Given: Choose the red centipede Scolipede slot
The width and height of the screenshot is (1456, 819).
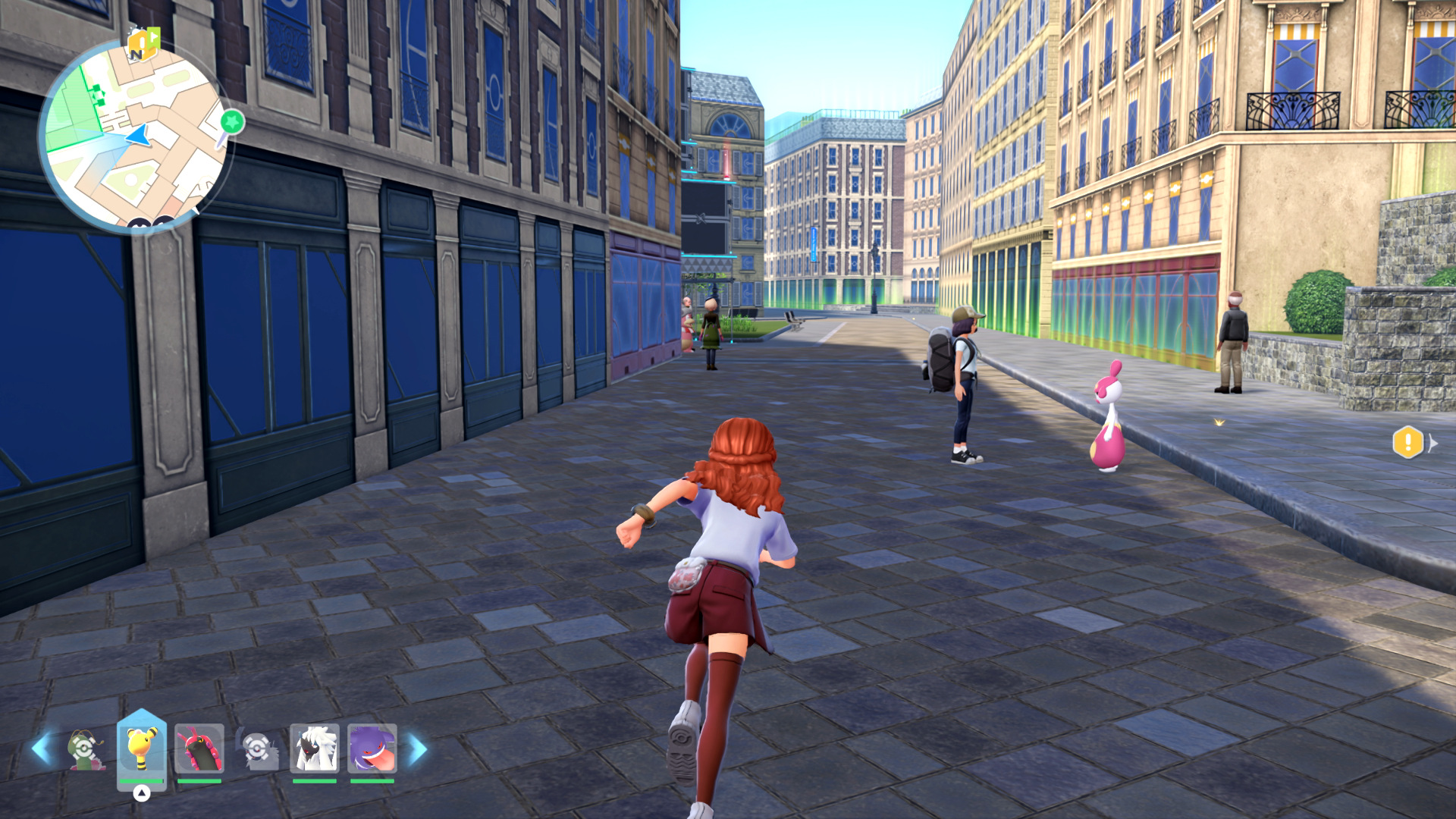Looking at the screenshot, I should click(199, 748).
